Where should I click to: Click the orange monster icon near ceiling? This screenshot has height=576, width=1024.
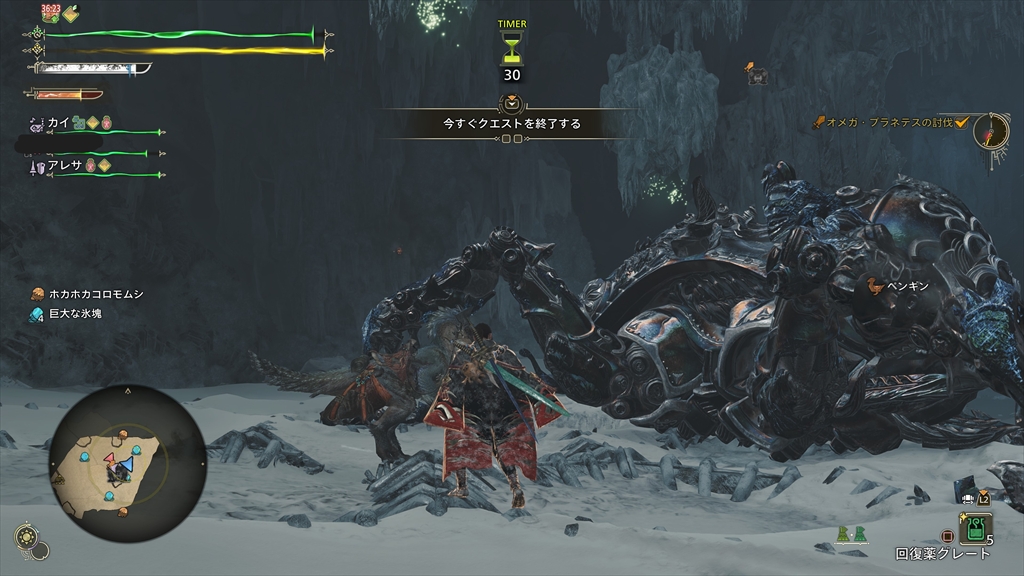755,71
